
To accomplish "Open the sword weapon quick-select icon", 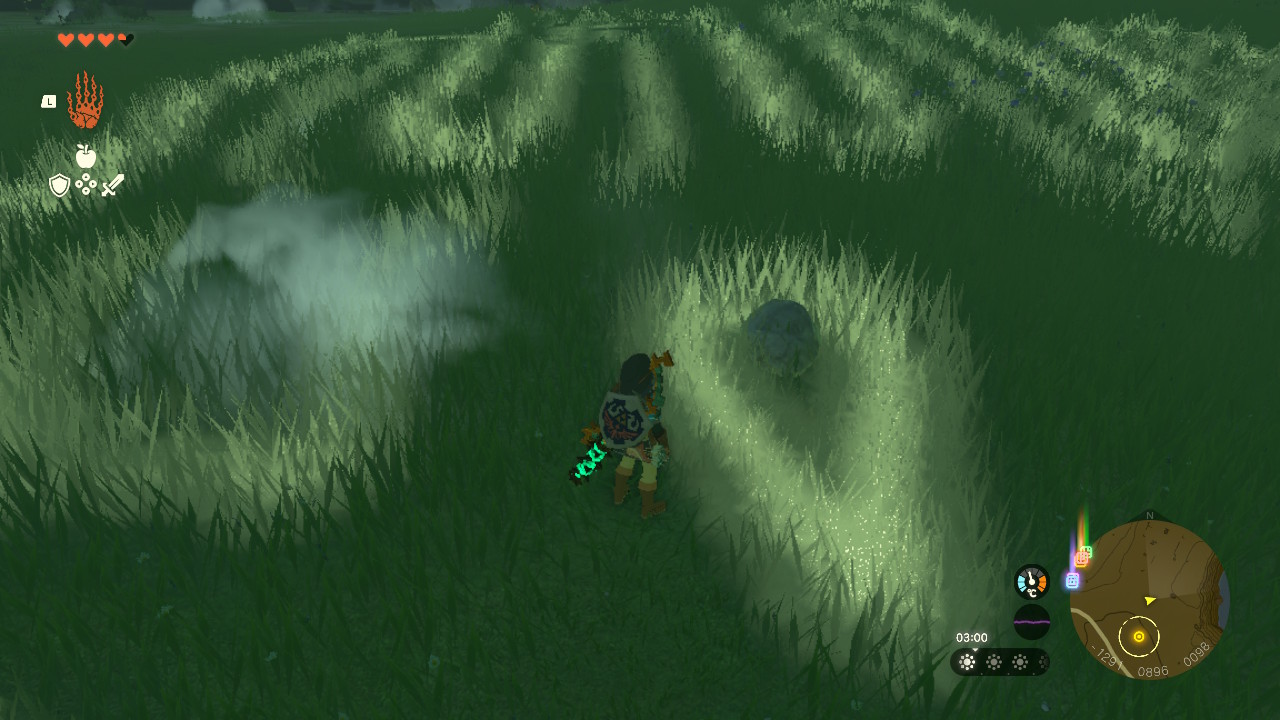I will pos(112,185).
